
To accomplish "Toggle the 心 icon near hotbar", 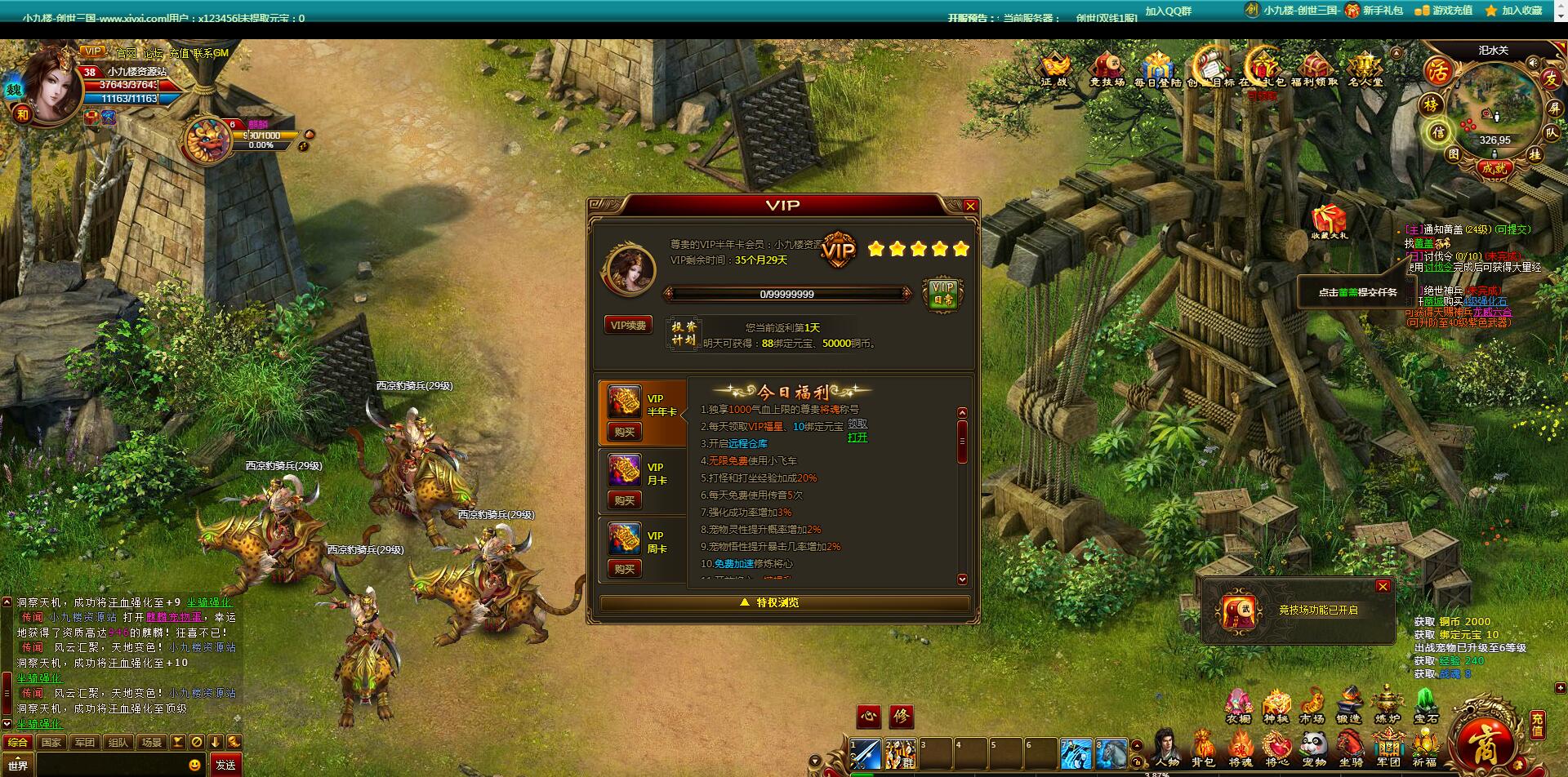I will (869, 716).
